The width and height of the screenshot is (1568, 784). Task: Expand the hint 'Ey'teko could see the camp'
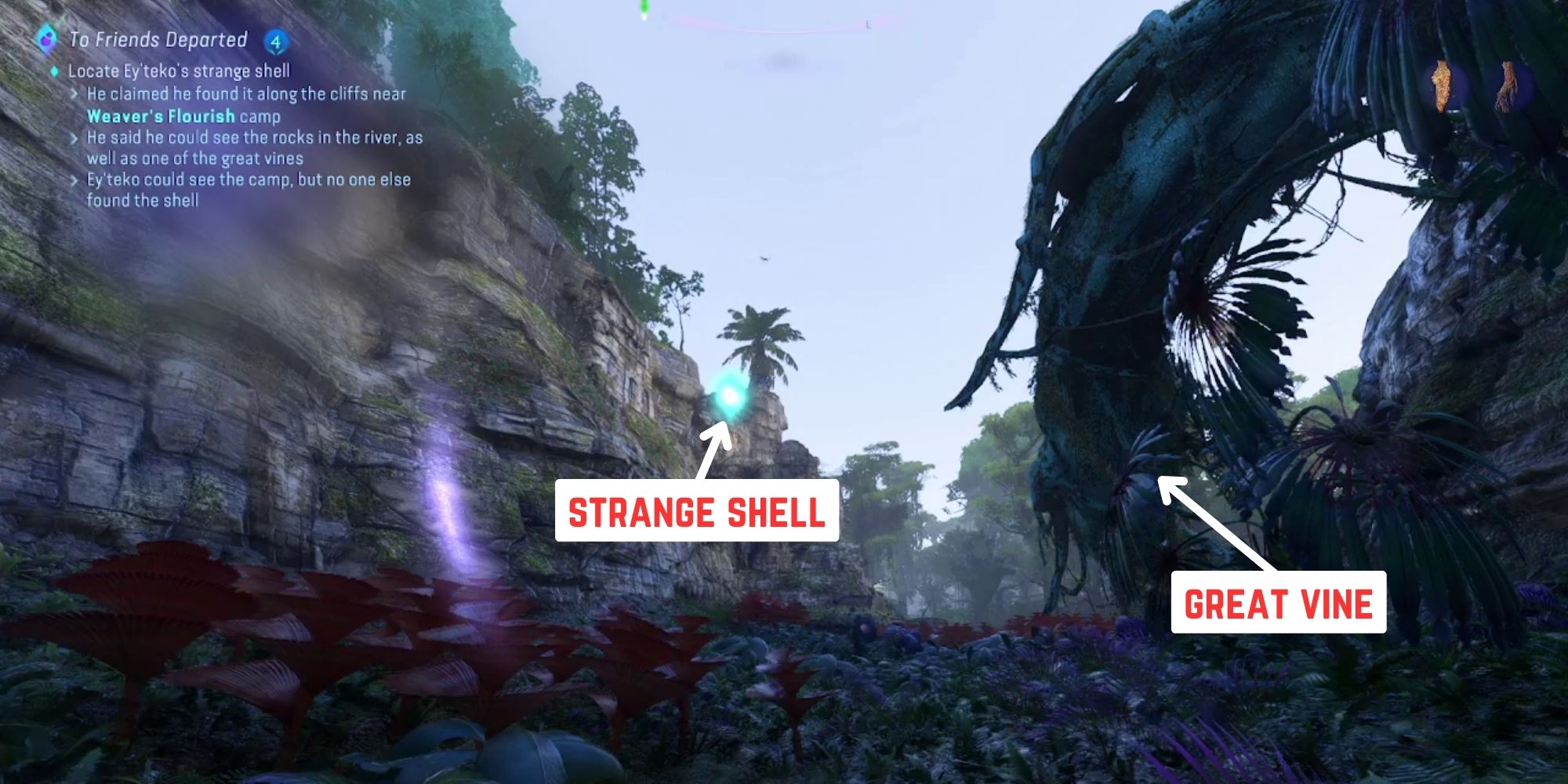pos(247,179)
